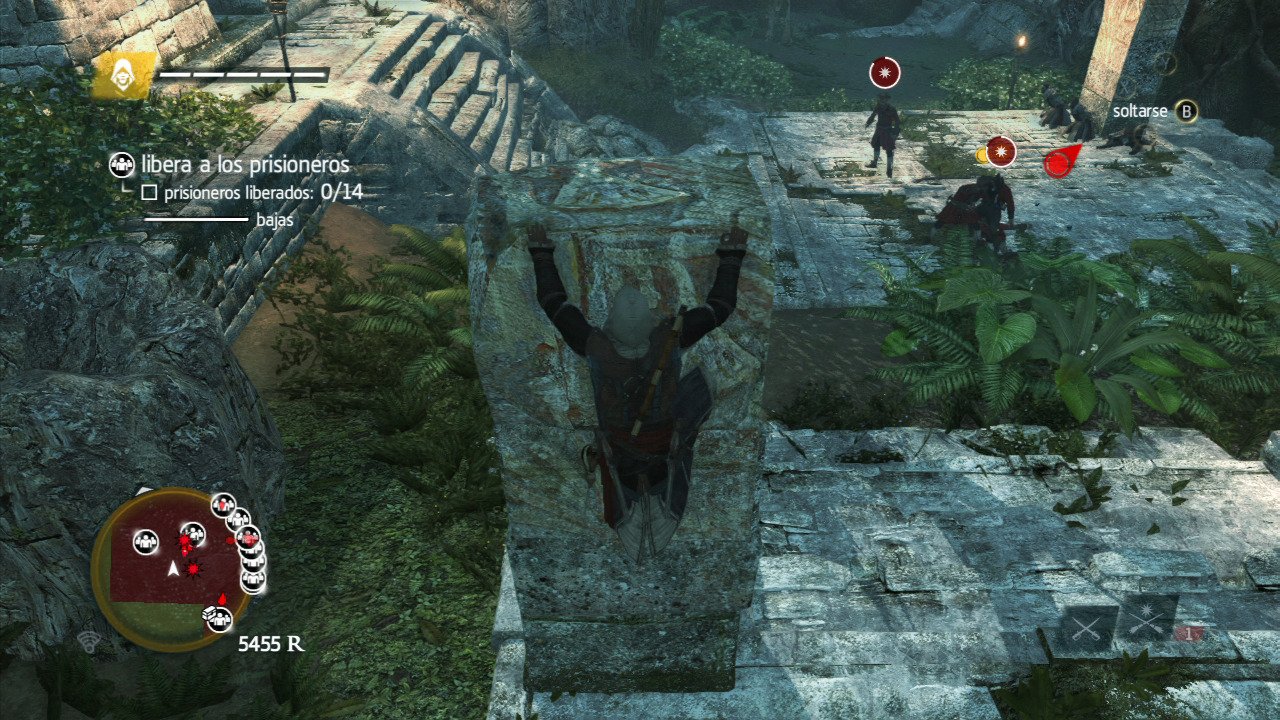Open the circular minimap
Image resolution: width=1280 pixels, height=720 pixels.
coord(173,568)
